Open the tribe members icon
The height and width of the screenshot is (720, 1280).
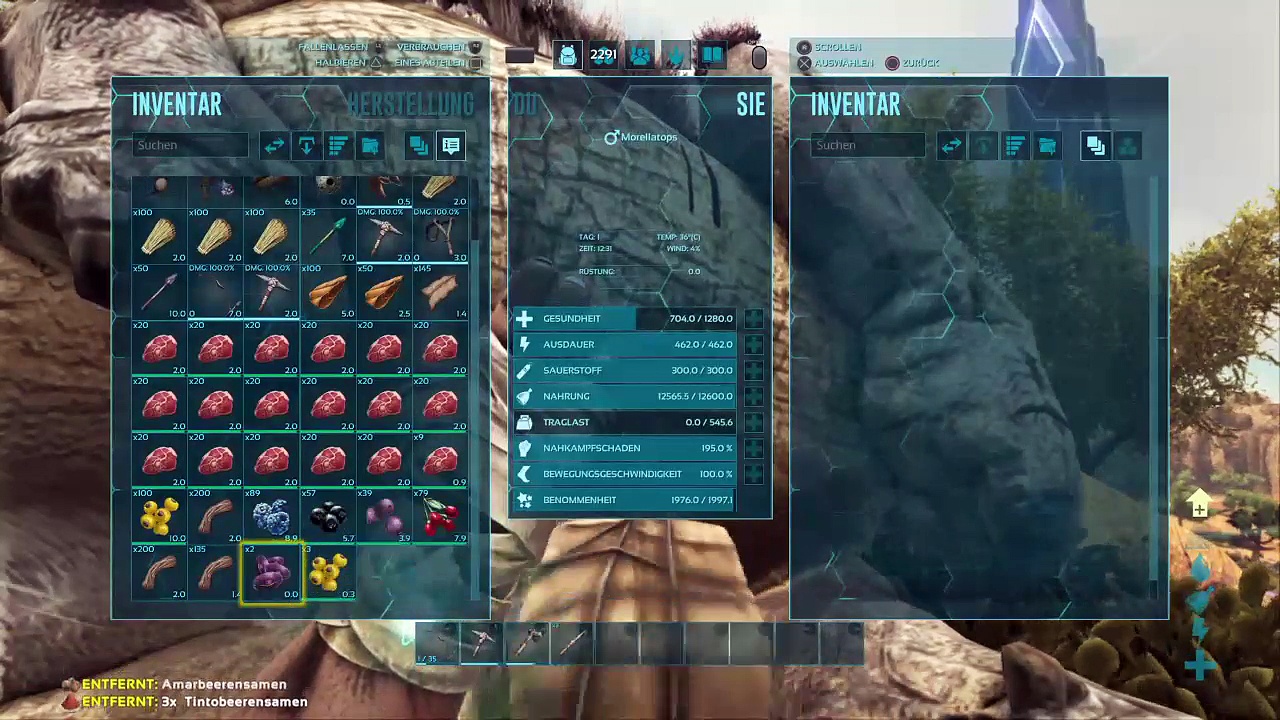coord(640,56)
